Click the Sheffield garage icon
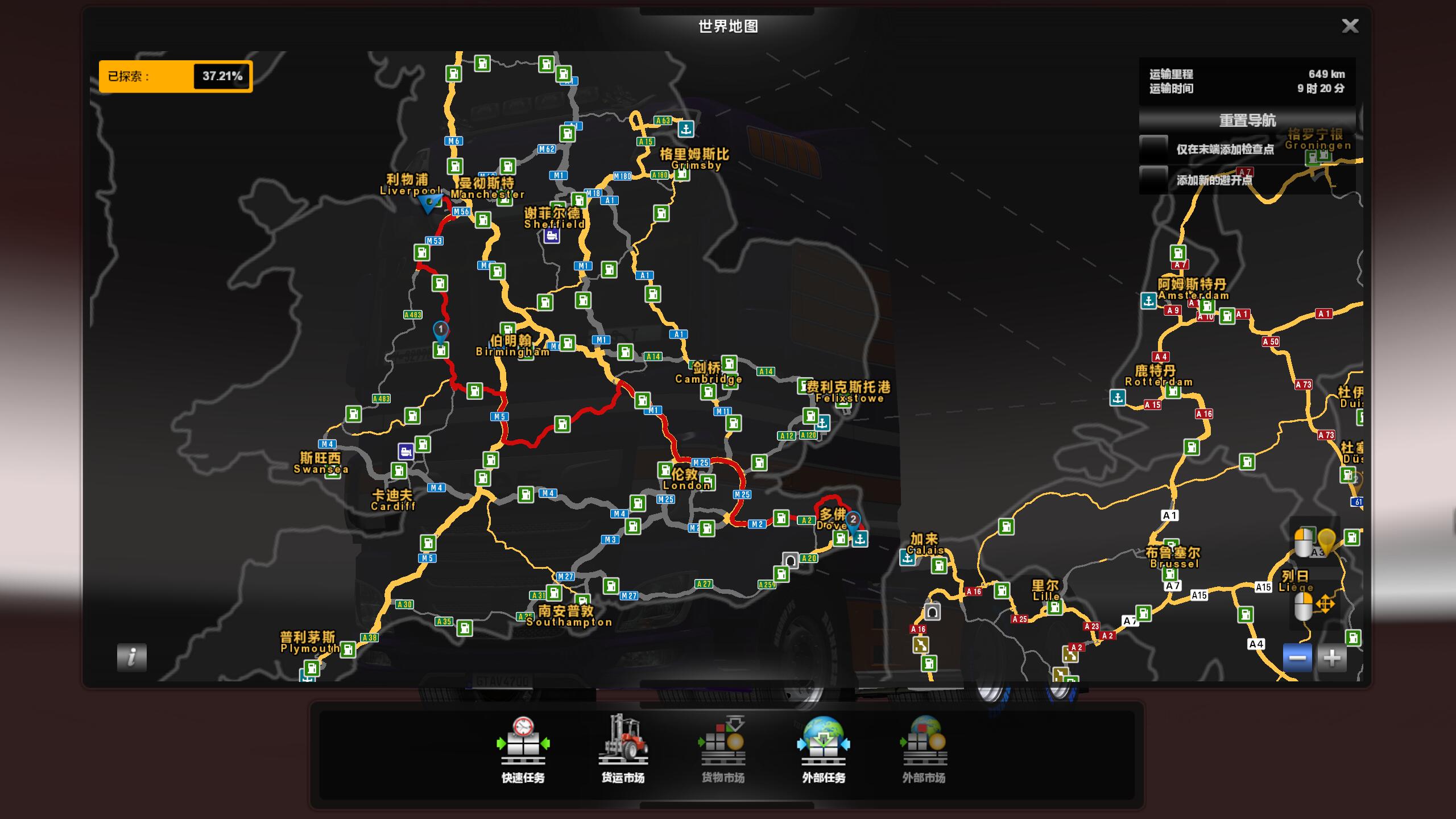The width and height of the screenshot is (1456, 819). (551, 236)
